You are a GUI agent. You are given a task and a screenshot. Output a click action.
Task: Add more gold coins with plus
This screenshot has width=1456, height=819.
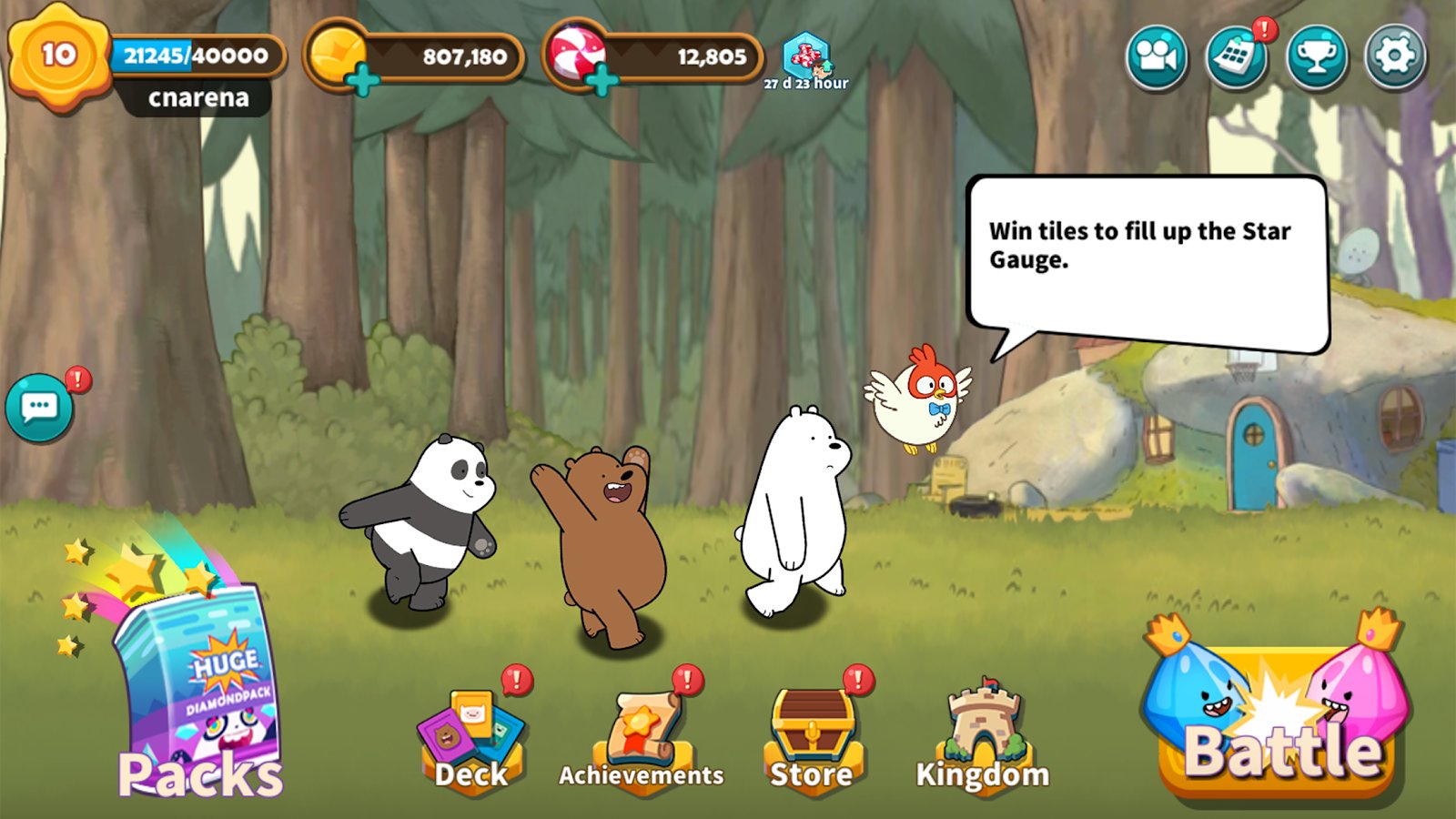[x=362, y=81]
